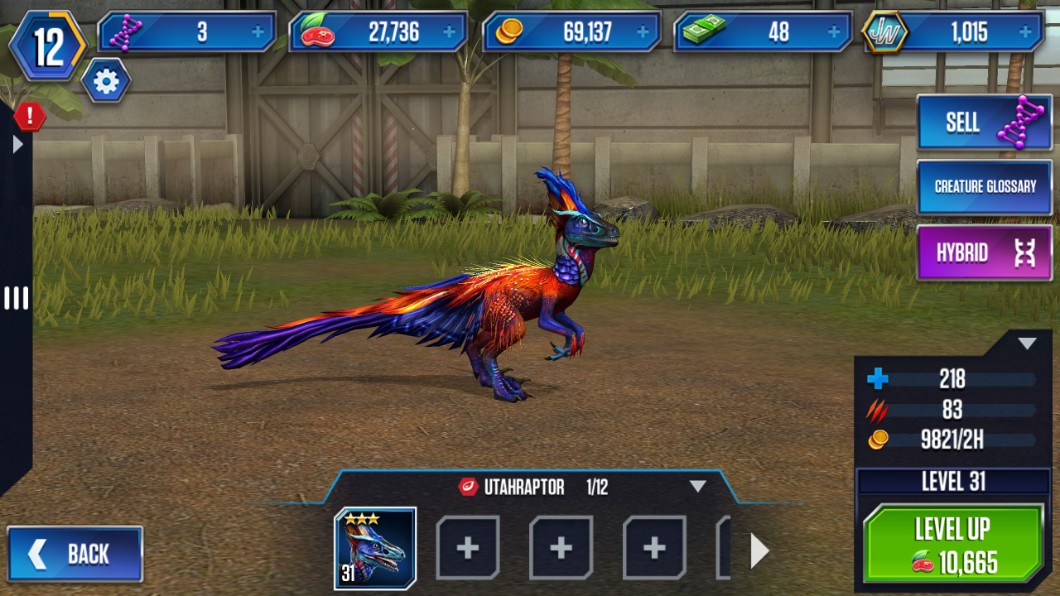View the player level 12 badge
This screenshot has height=596, width=1060.
pos(47,47)
